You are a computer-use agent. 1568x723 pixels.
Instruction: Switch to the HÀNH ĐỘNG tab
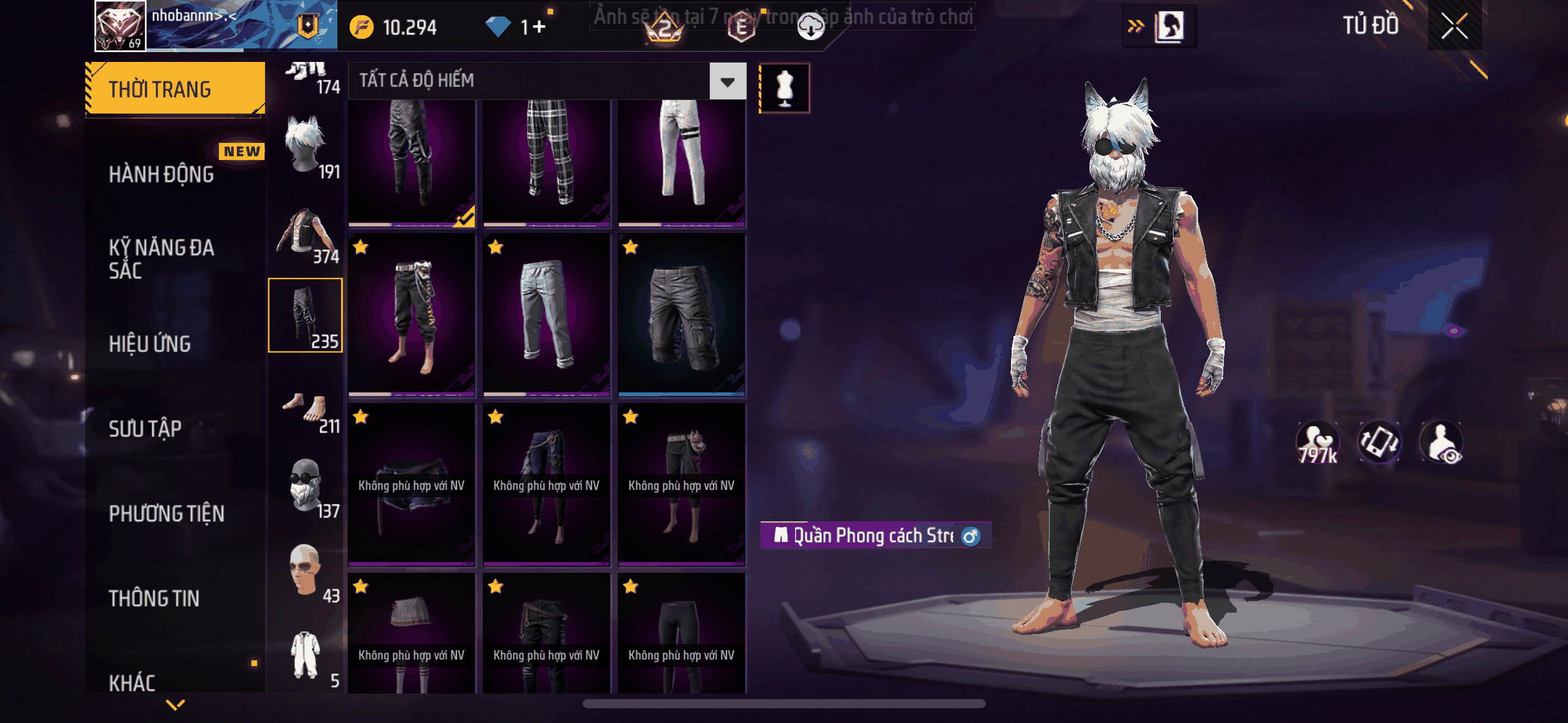point(161,175)
